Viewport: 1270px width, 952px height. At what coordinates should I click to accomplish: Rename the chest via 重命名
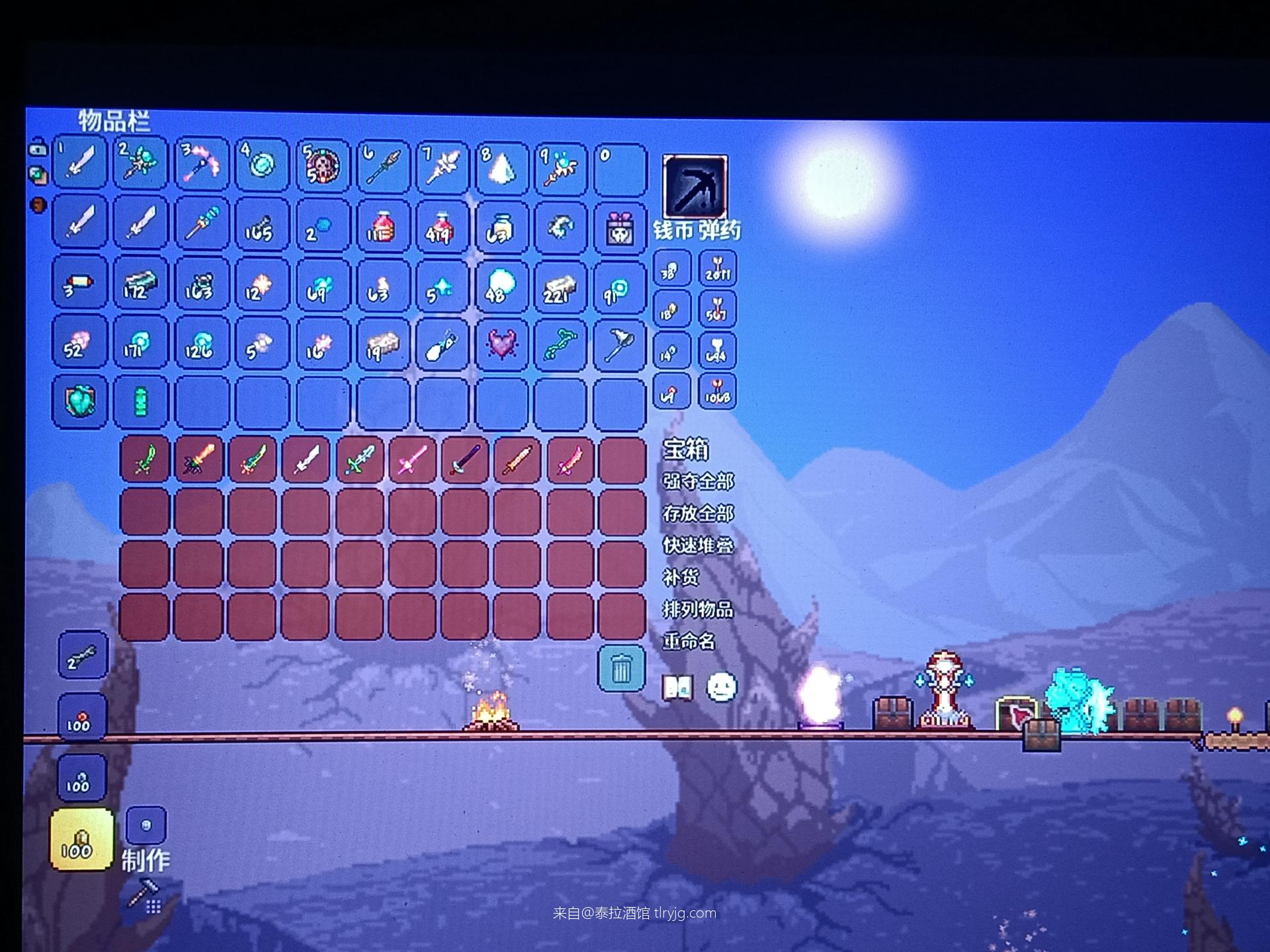pos(689,641)
